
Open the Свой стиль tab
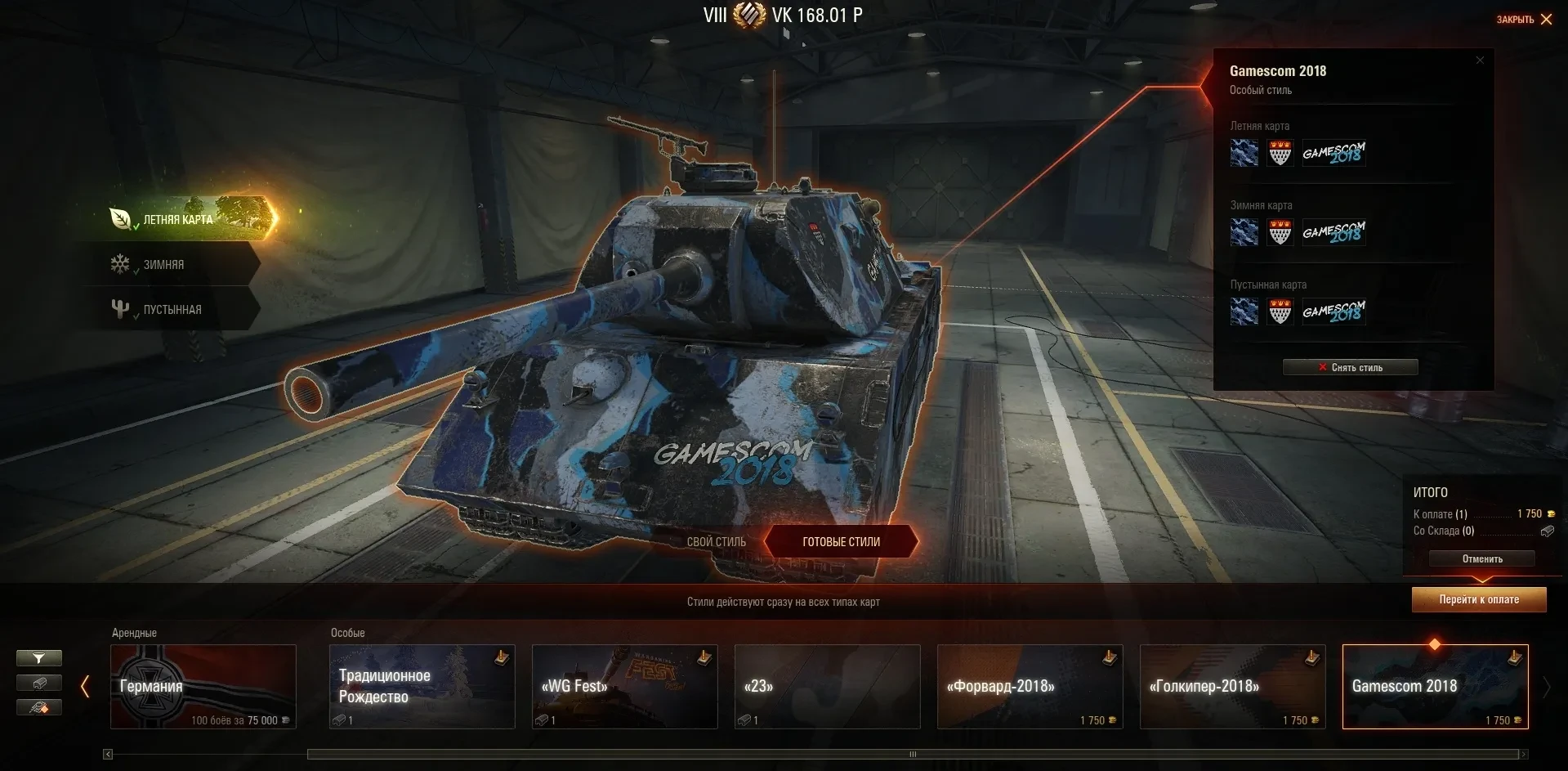coord(716,541)
